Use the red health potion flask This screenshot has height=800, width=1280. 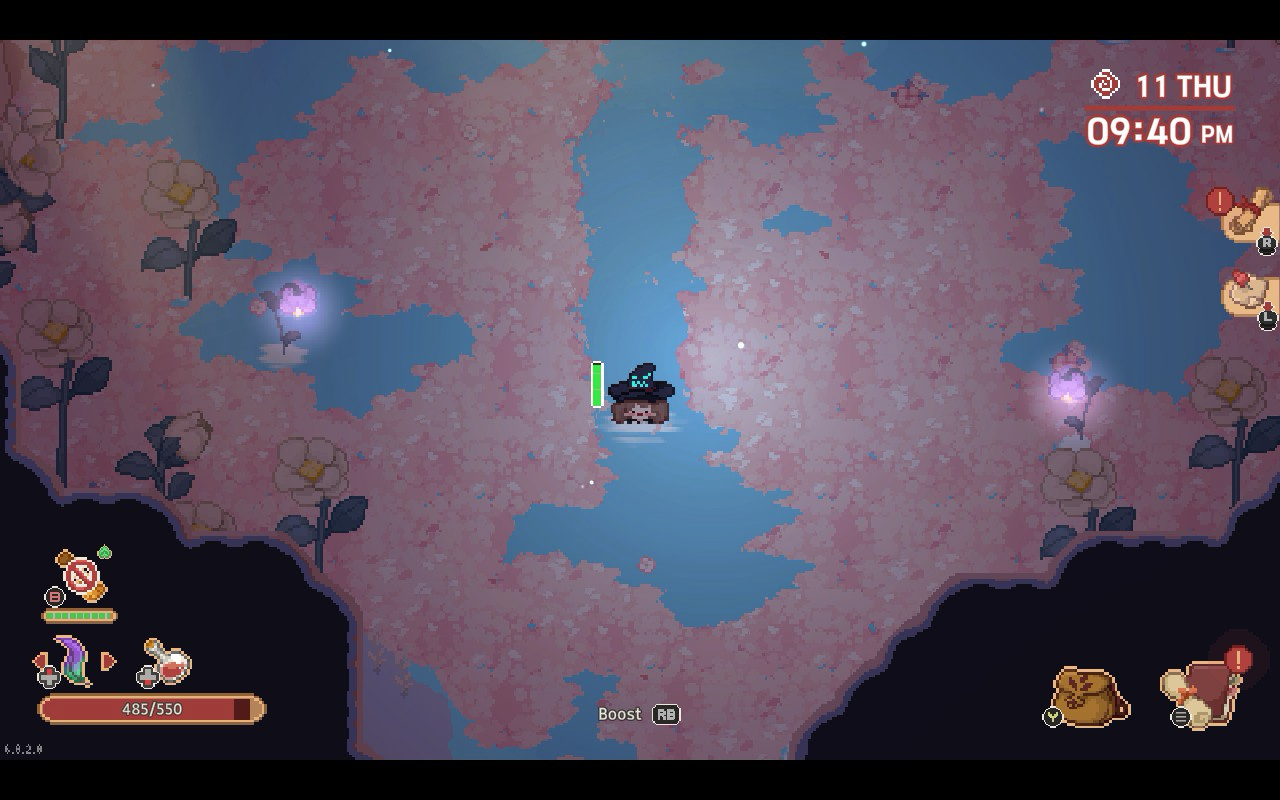pos(169,661)
